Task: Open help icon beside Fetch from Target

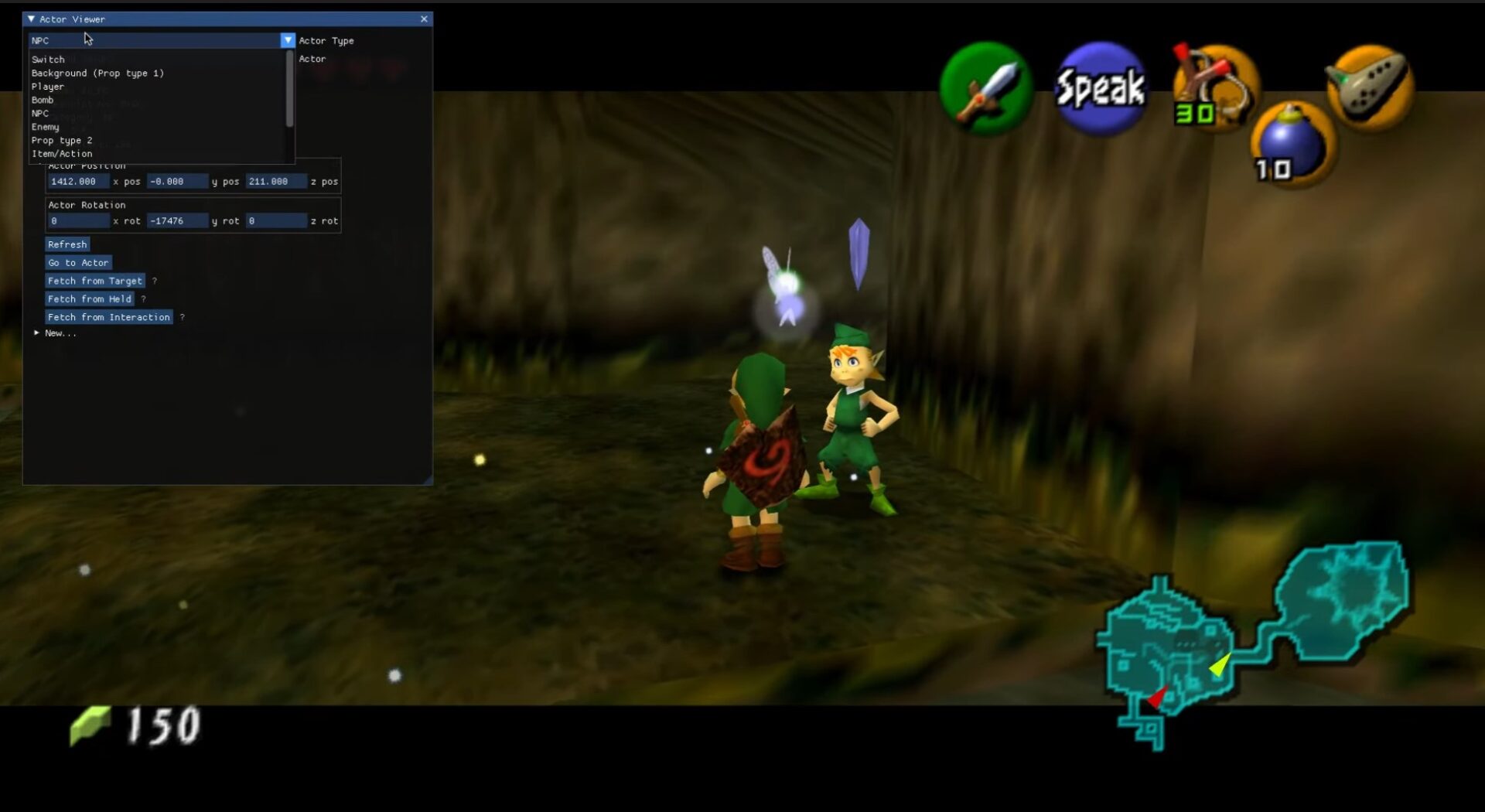Action: pyautogui.click(x=155, y=281)
